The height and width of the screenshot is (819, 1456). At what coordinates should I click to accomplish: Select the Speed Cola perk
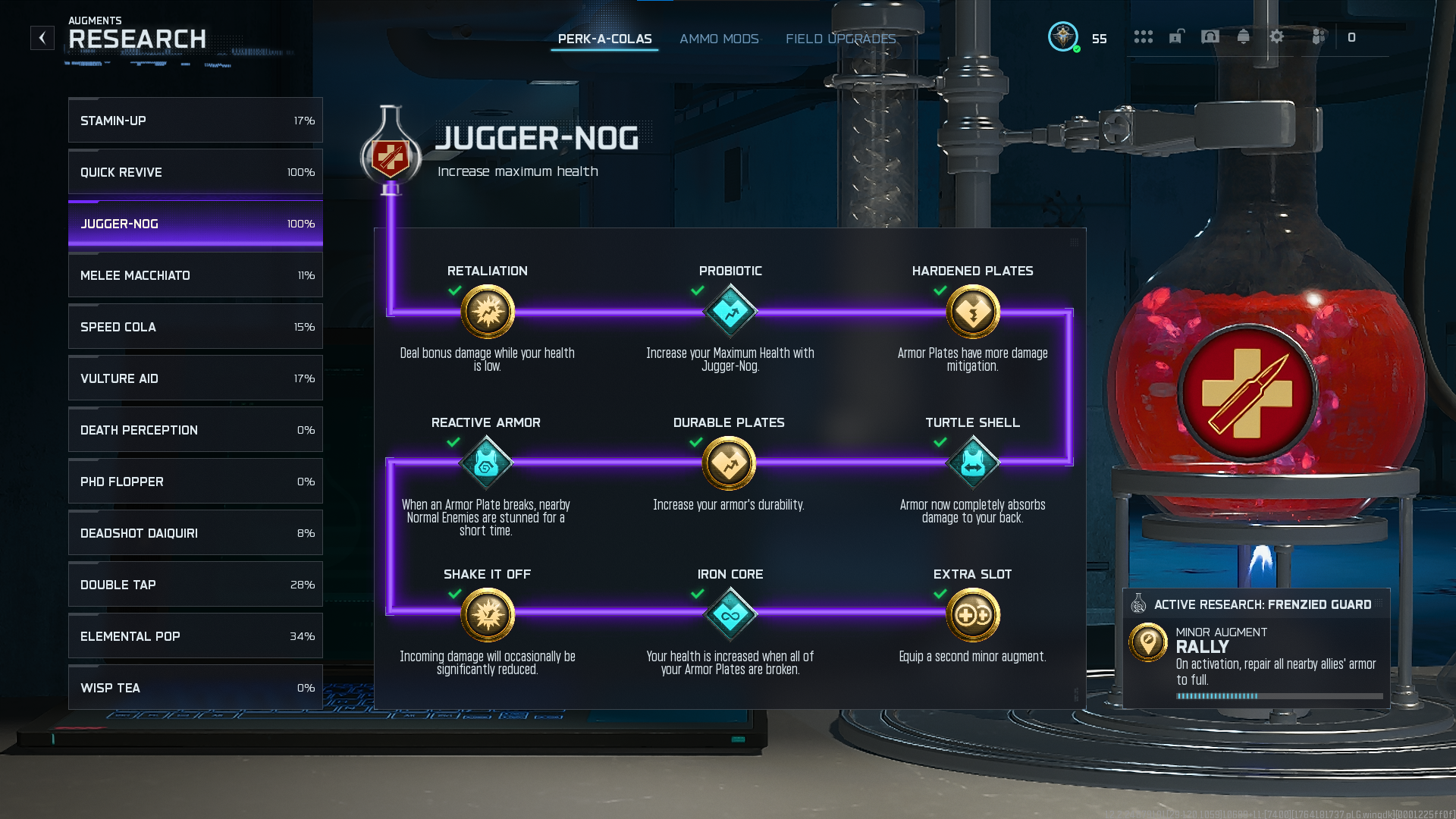(195, 327)
